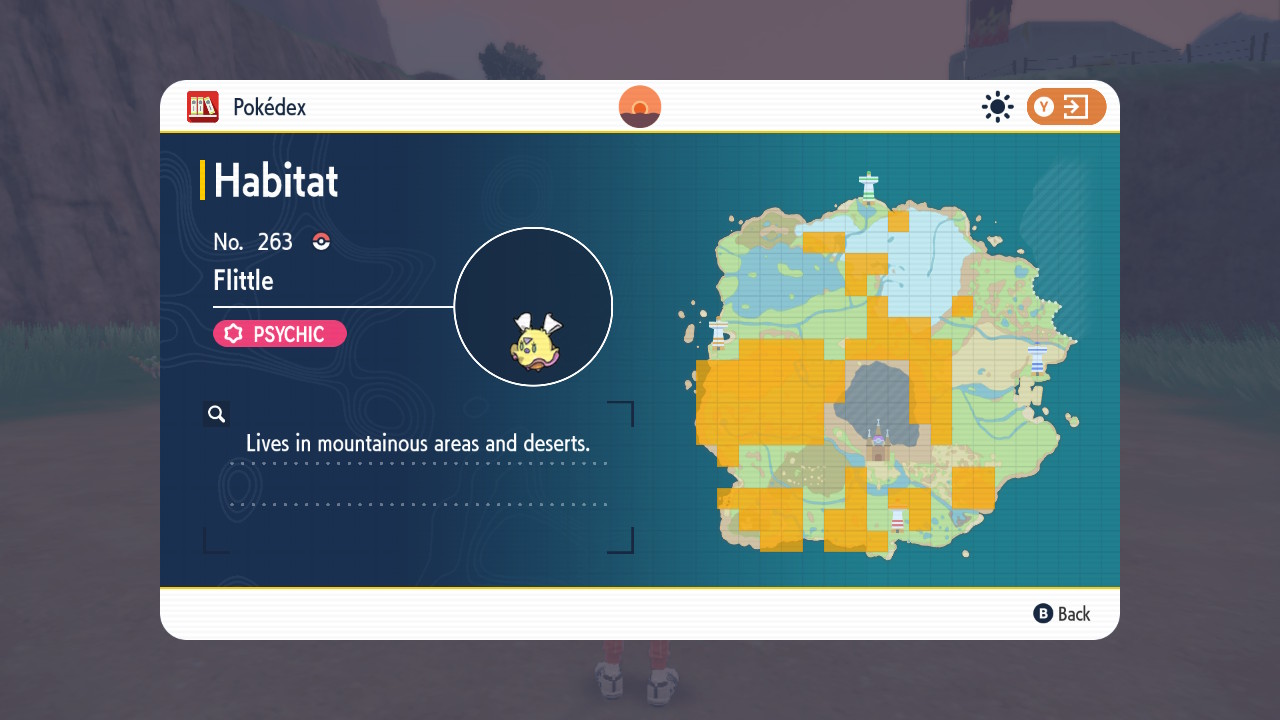Click the Flittle name label
This screenshot has width=1280, height=720.
pyautogui.click(x=243, y=281)
